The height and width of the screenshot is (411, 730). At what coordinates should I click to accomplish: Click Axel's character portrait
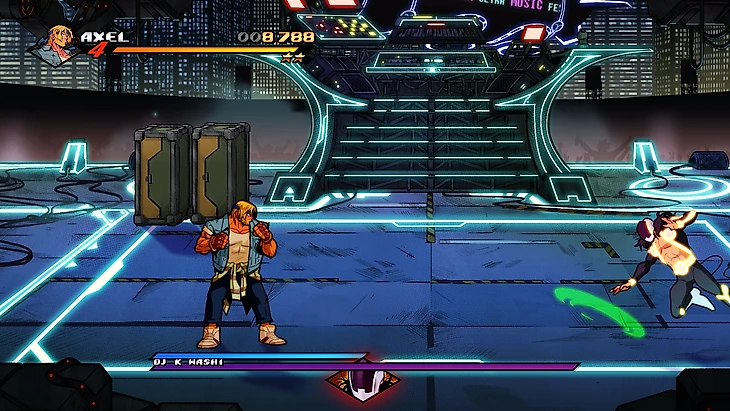coord(61,43)
